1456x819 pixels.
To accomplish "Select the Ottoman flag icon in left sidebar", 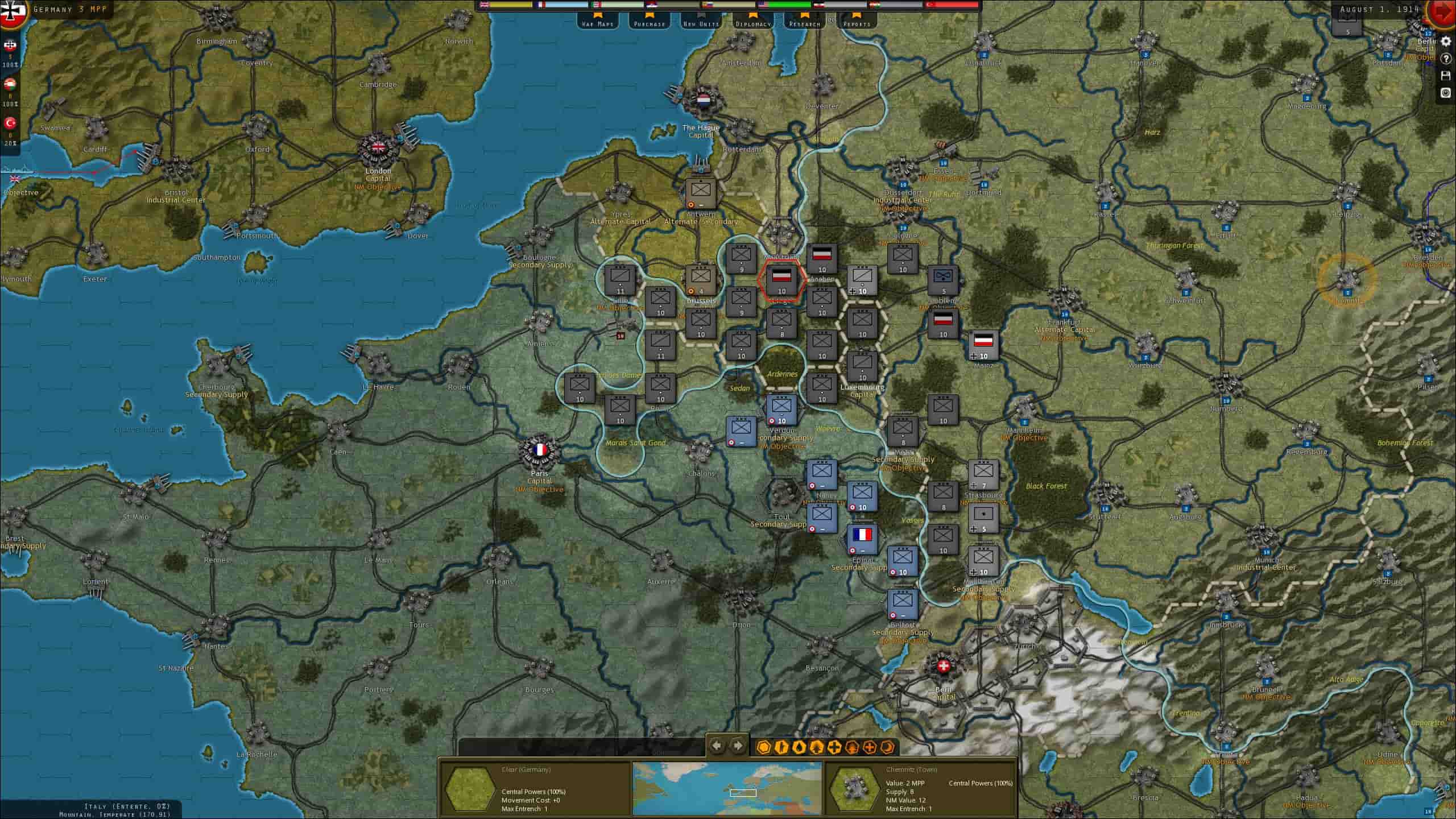I will (x=10, y=121).
